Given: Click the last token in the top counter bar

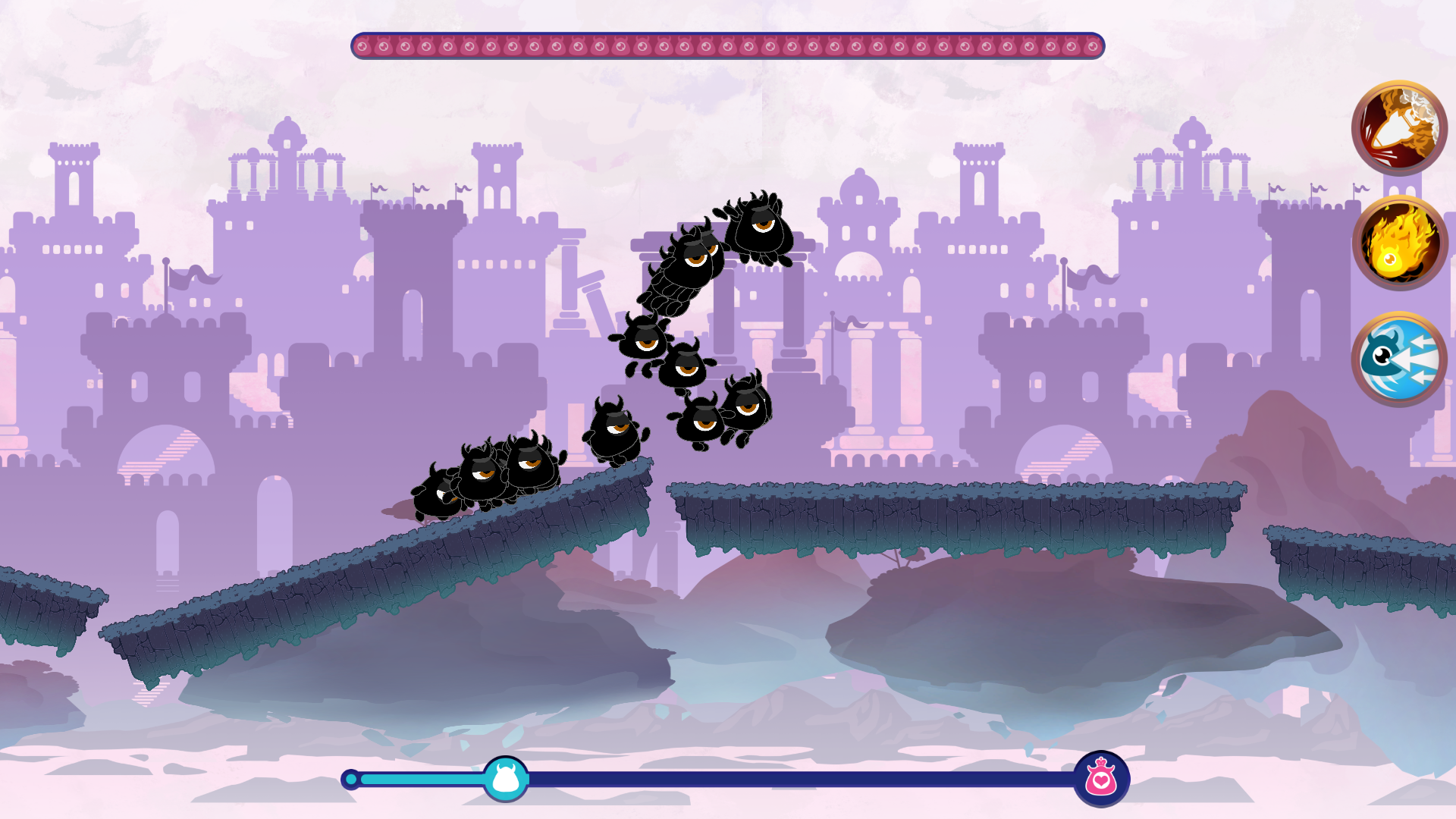Looking at the screenshot, I should click(x=1090, y=45).
